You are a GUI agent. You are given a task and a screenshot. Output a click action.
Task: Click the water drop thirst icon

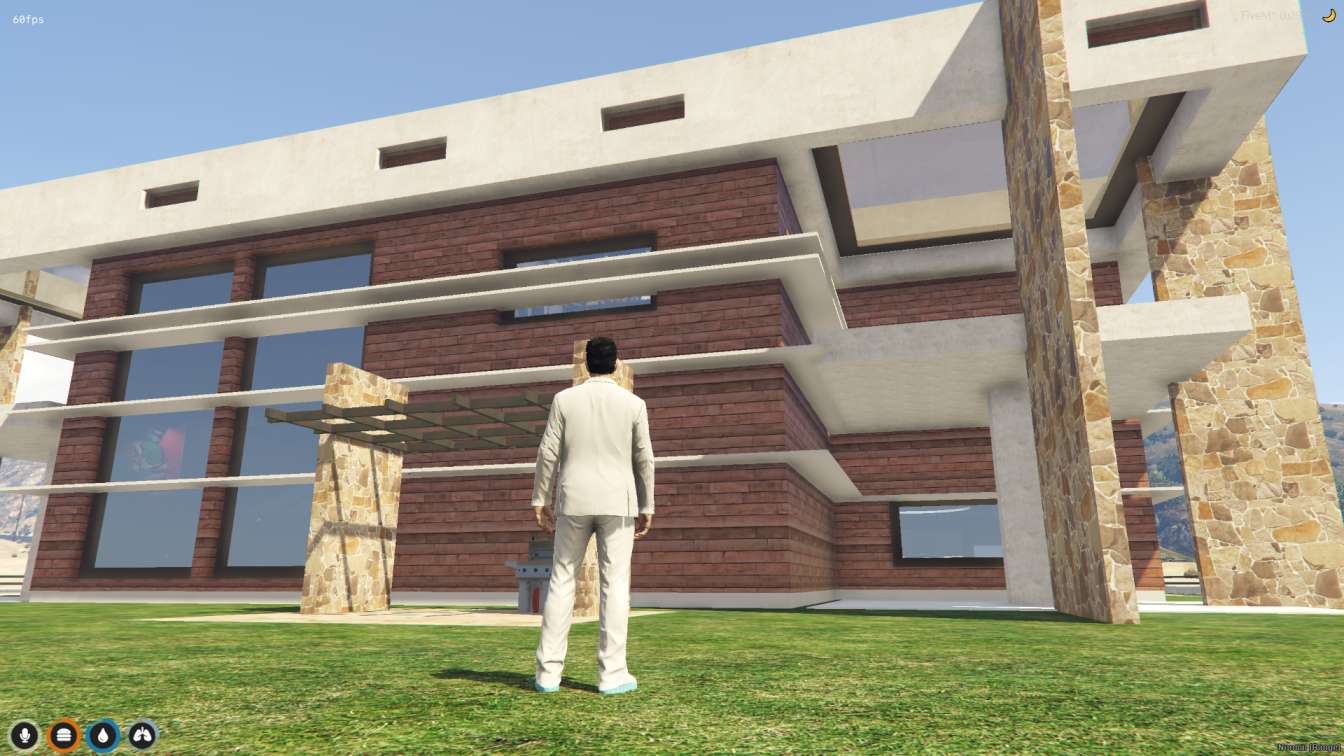click(103, 736)
